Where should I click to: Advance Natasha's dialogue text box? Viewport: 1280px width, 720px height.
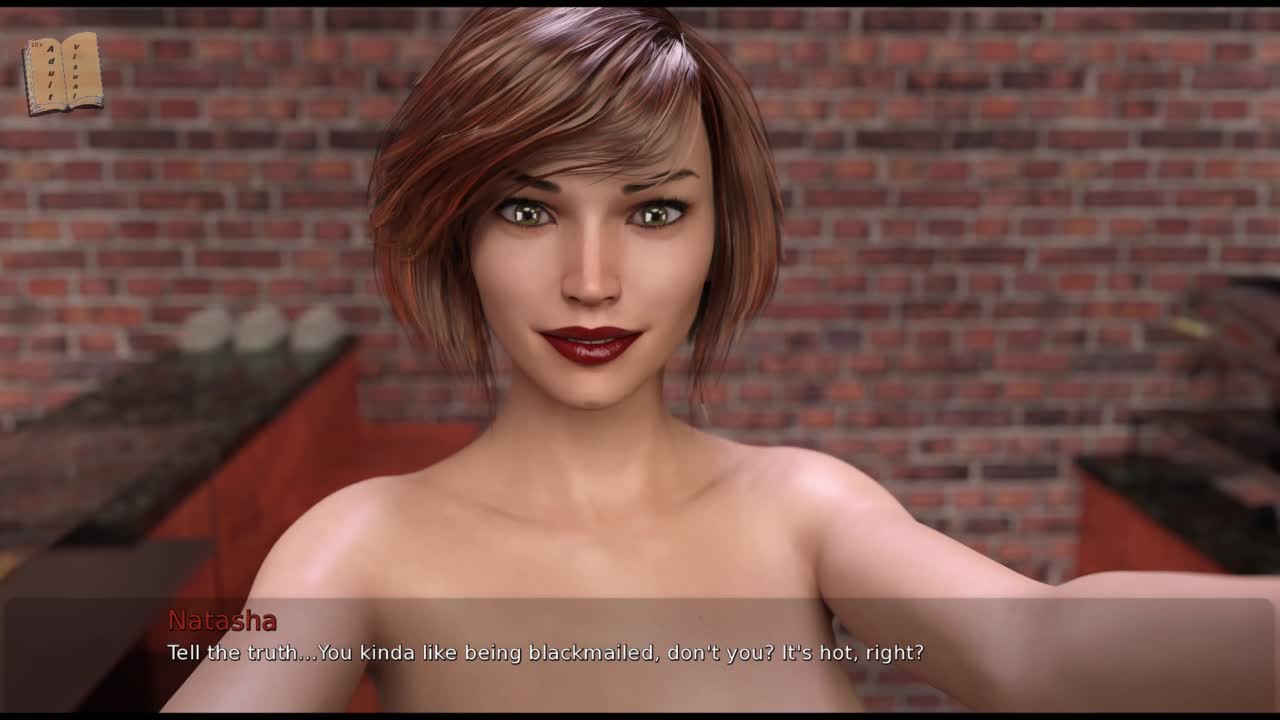click(640, 653)
